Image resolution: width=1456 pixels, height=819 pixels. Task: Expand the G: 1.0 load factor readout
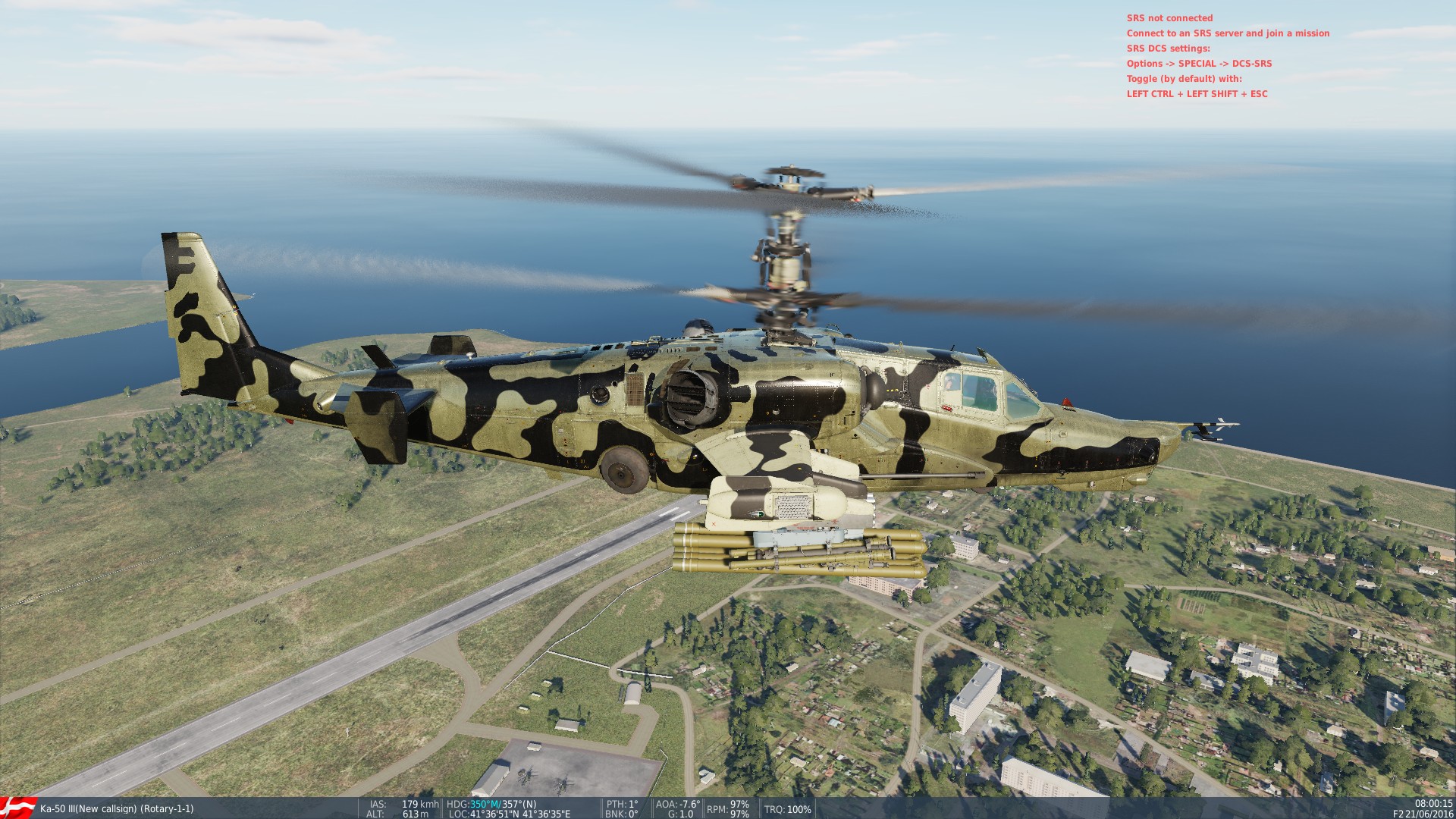coord(680,814)
